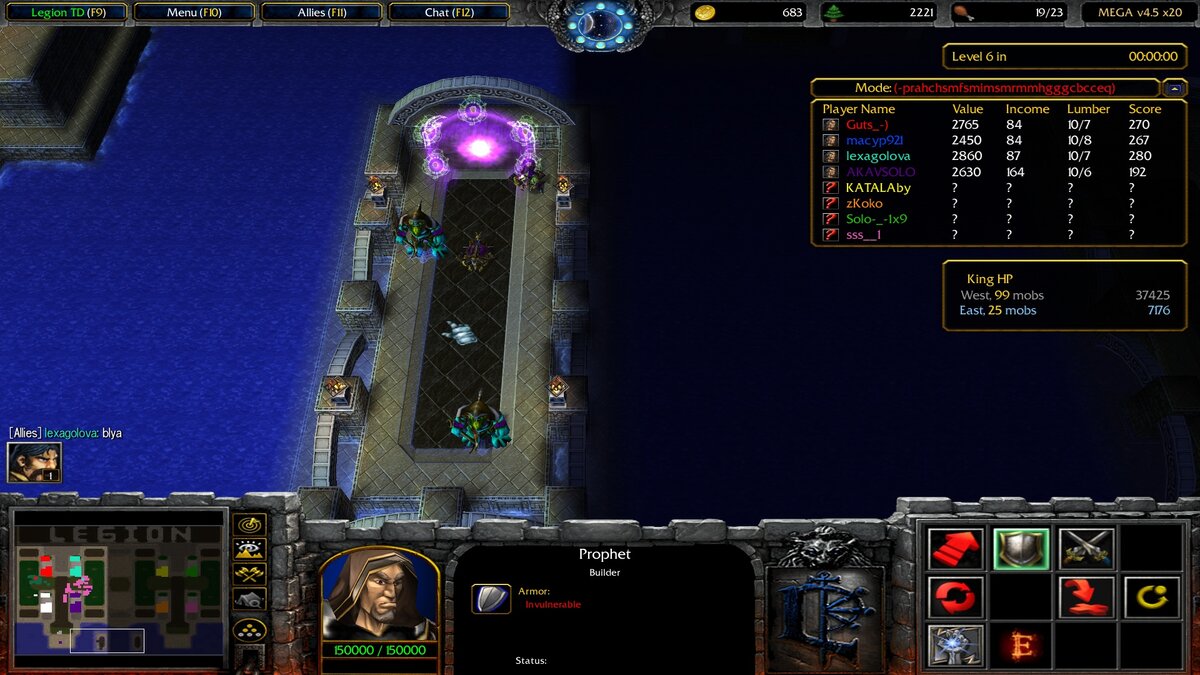
Task: Open the Allies (F11) panel
Action: (x=321, y=13)
